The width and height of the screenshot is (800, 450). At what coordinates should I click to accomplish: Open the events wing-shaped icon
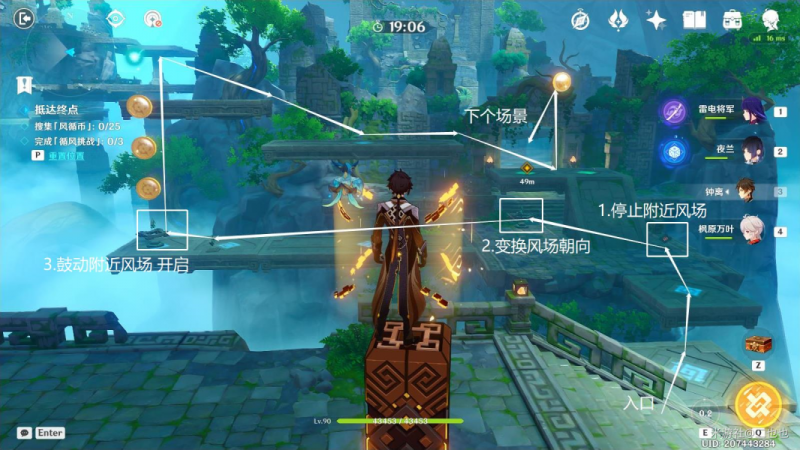point(618,19)
